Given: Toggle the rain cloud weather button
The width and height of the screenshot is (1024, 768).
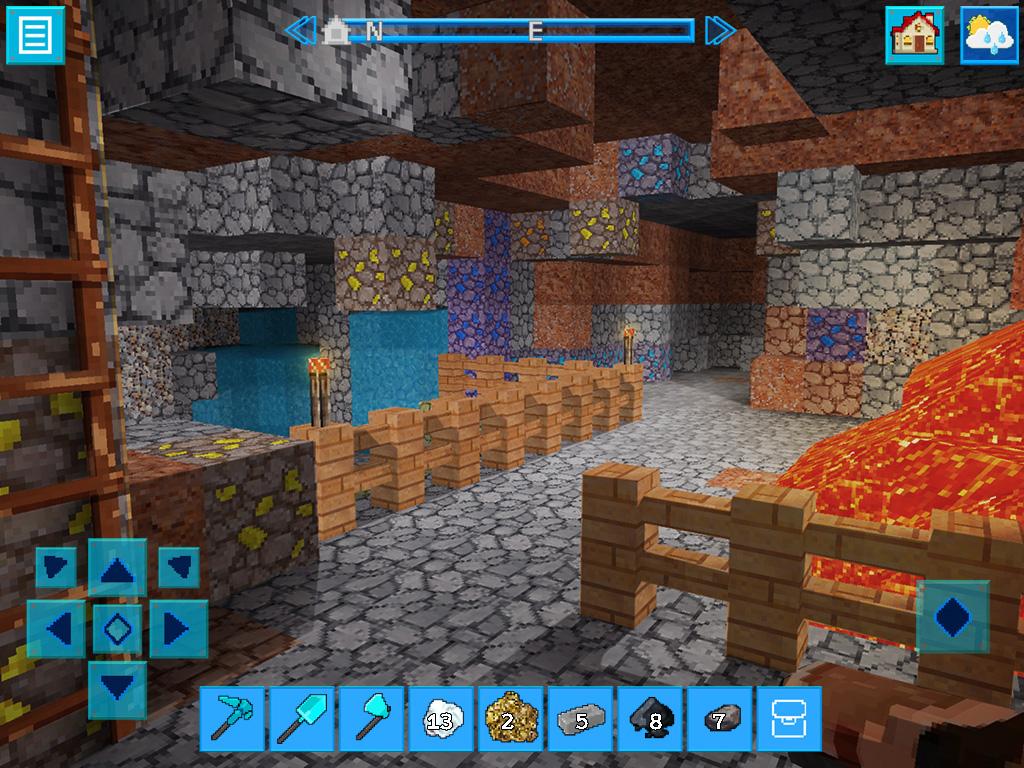Looking at the screenshot, I should (989, 36).
